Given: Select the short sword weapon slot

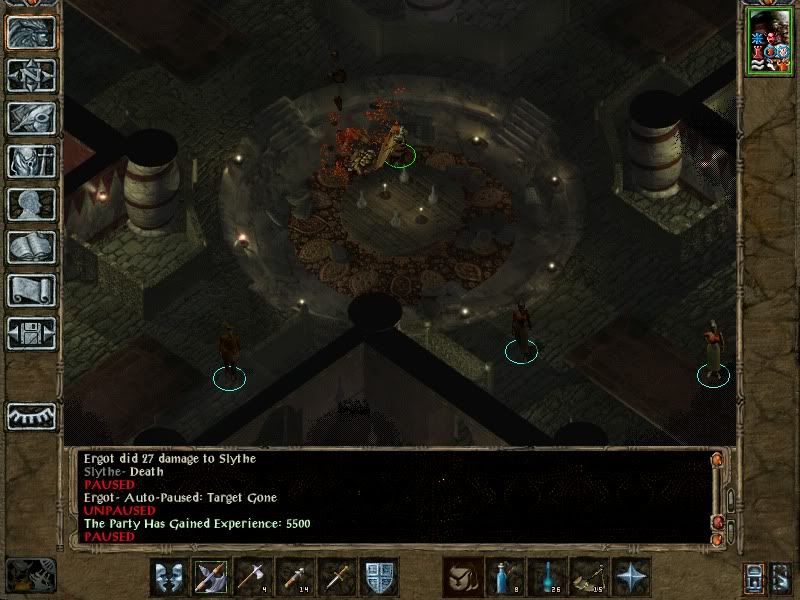Looking at the screenshot, I should (337, 577).
